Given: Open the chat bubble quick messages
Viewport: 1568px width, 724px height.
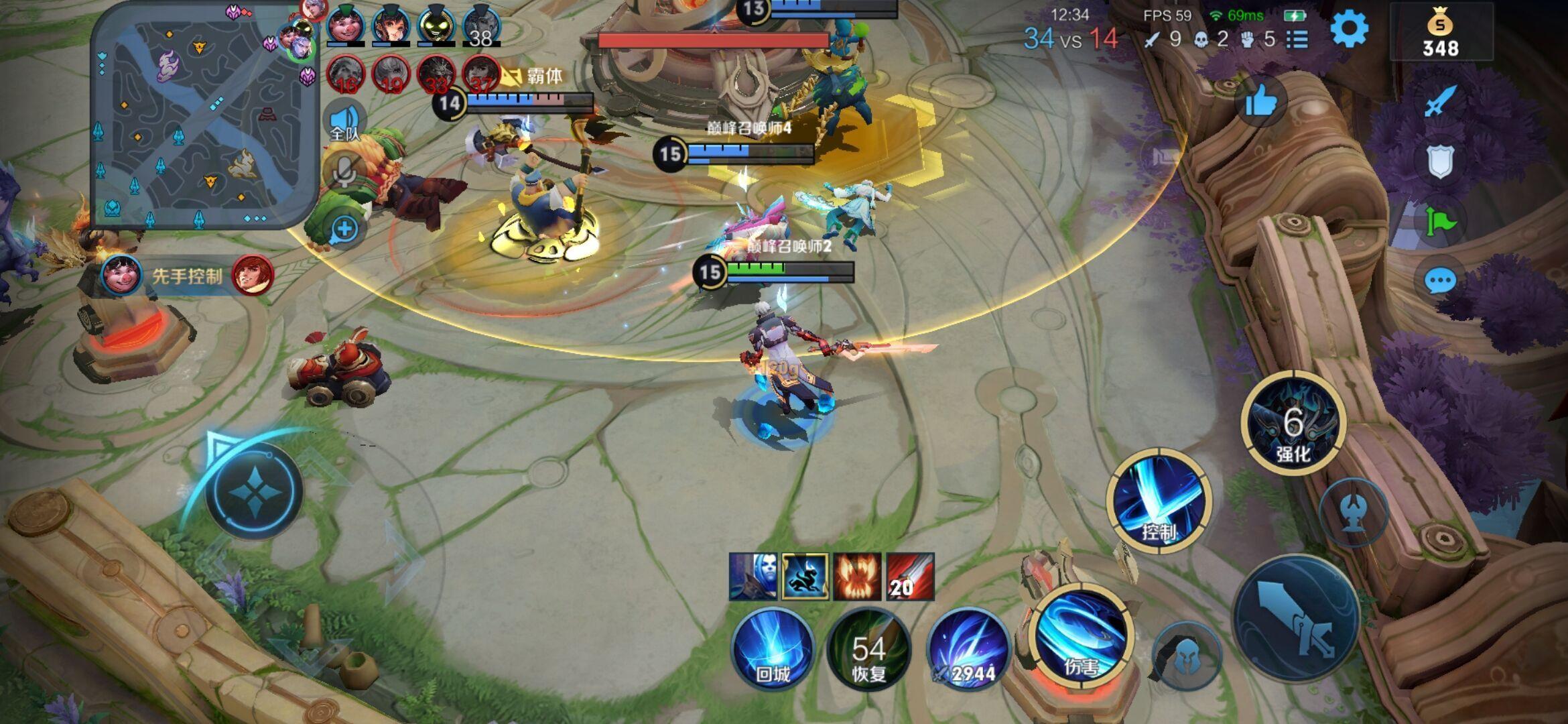Looking at the screenshot, I should click(1439, 281).
